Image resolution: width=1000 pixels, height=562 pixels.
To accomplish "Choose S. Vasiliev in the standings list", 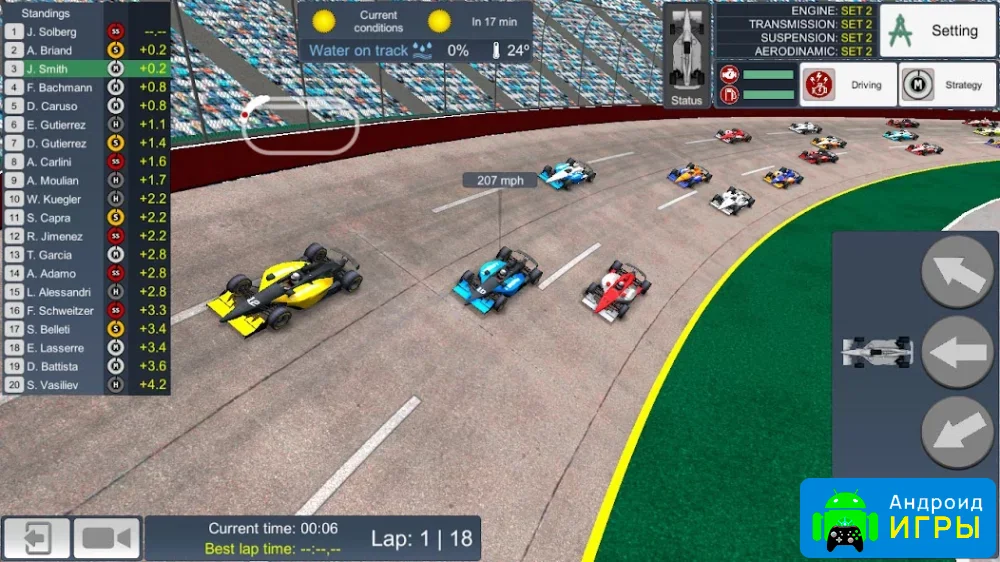I will click(x=85, y=385).
